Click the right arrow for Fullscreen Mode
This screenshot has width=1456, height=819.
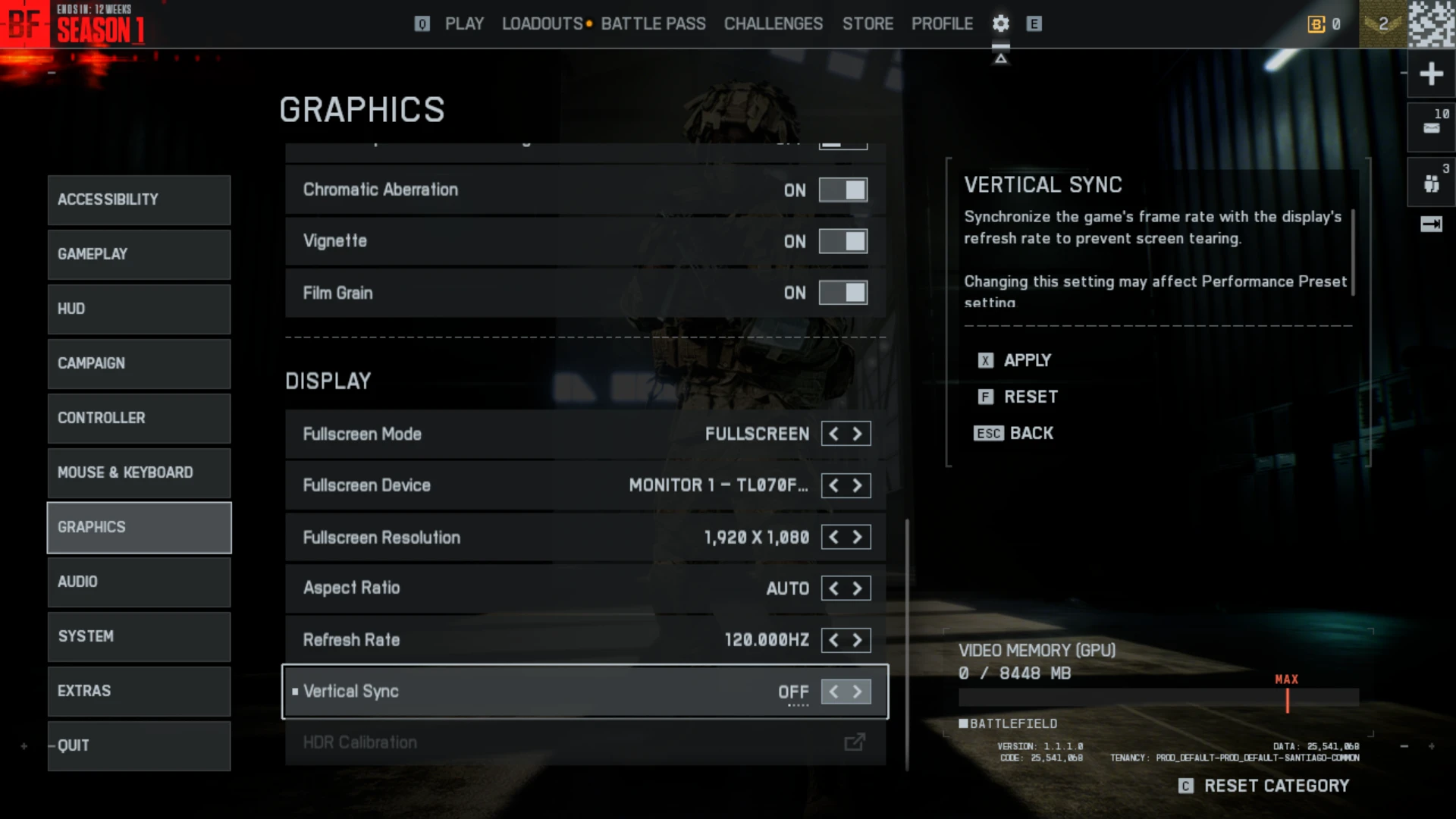[858, 434]
